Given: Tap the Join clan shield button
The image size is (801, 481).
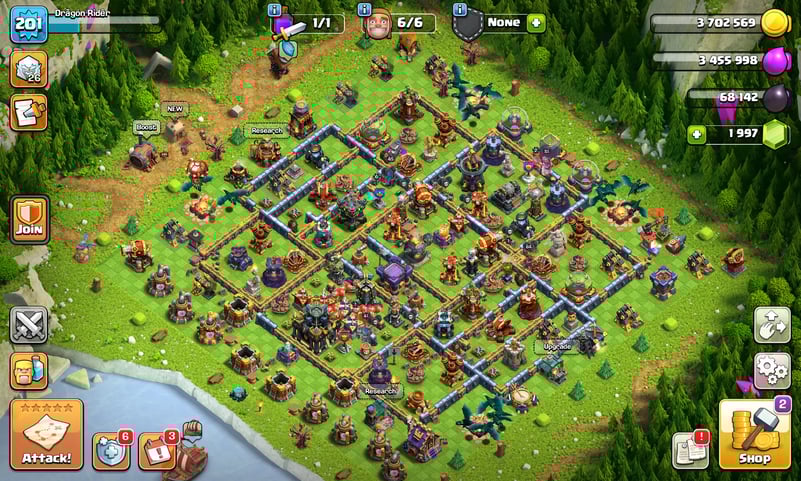Looking at the screenshot, I should pos(28,218).
